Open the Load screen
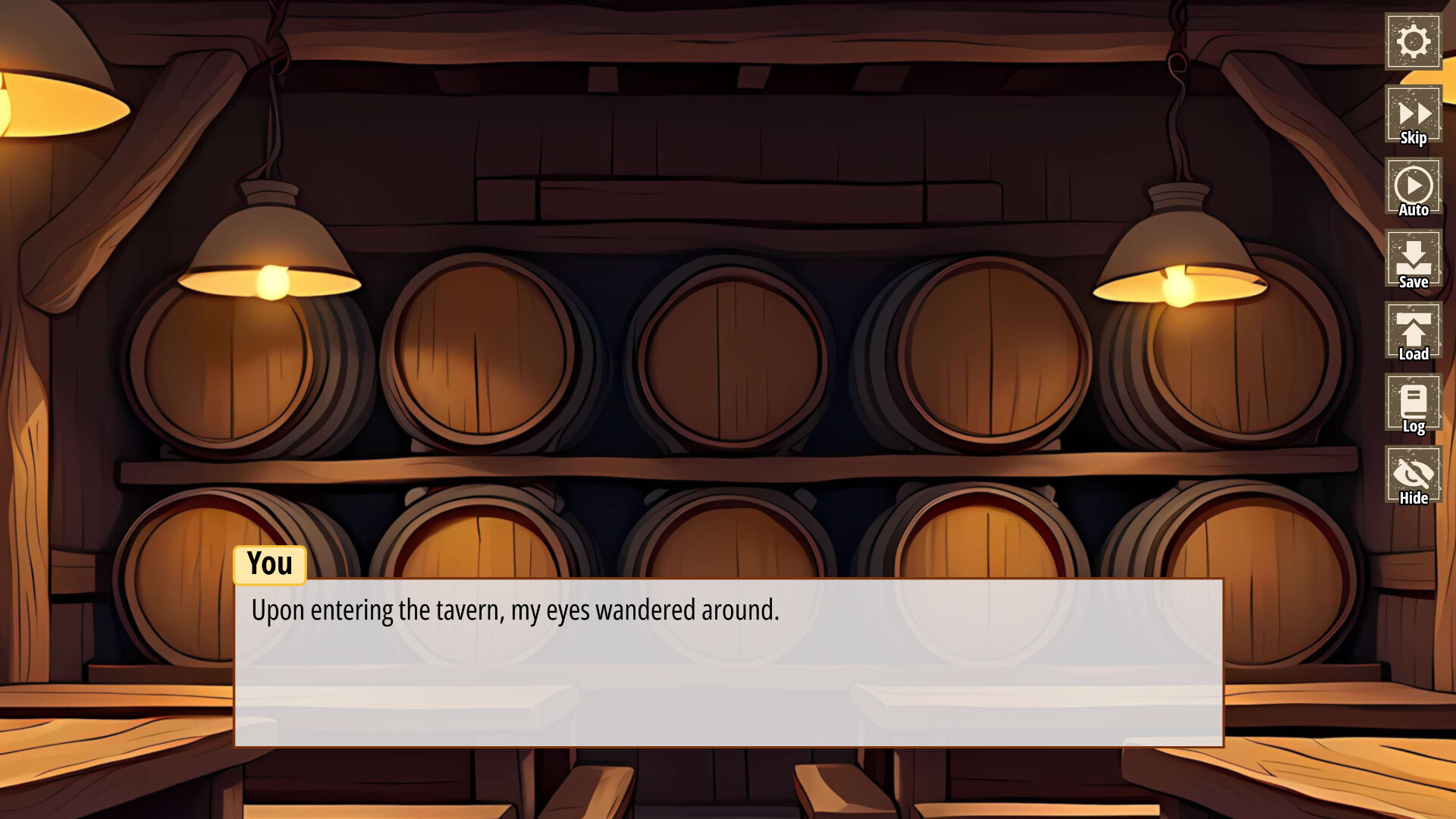 point(1413,330)
